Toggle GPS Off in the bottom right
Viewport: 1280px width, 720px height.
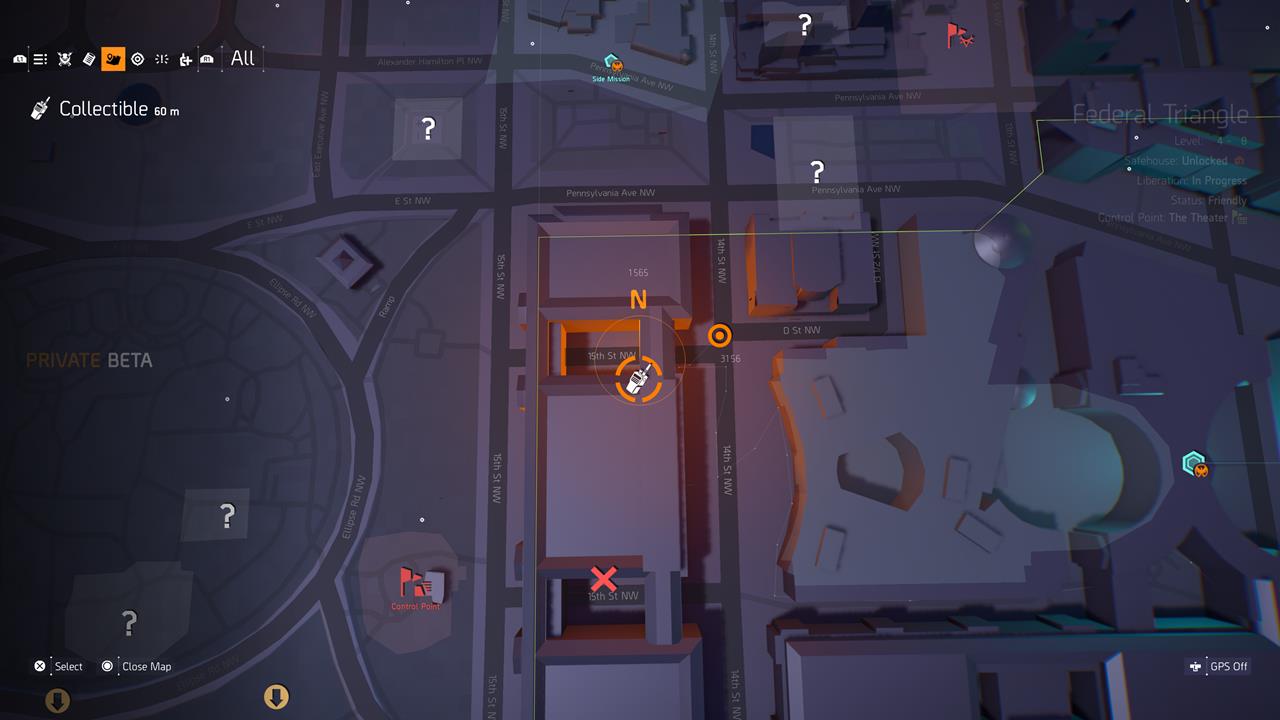point(1218,666)
